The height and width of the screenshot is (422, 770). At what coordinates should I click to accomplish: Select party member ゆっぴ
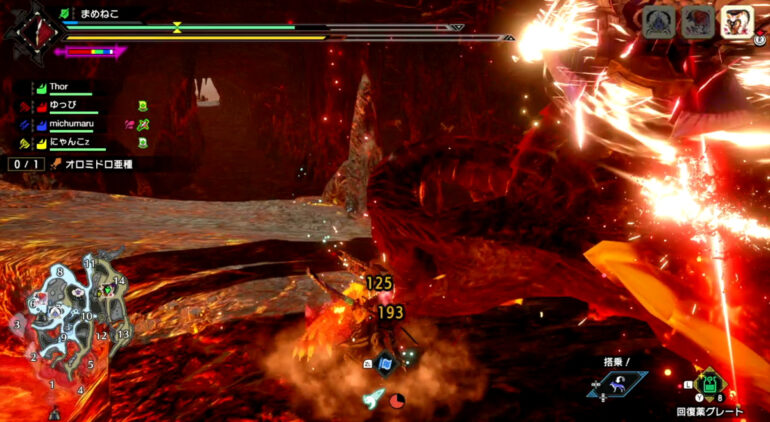click(67, 105)
